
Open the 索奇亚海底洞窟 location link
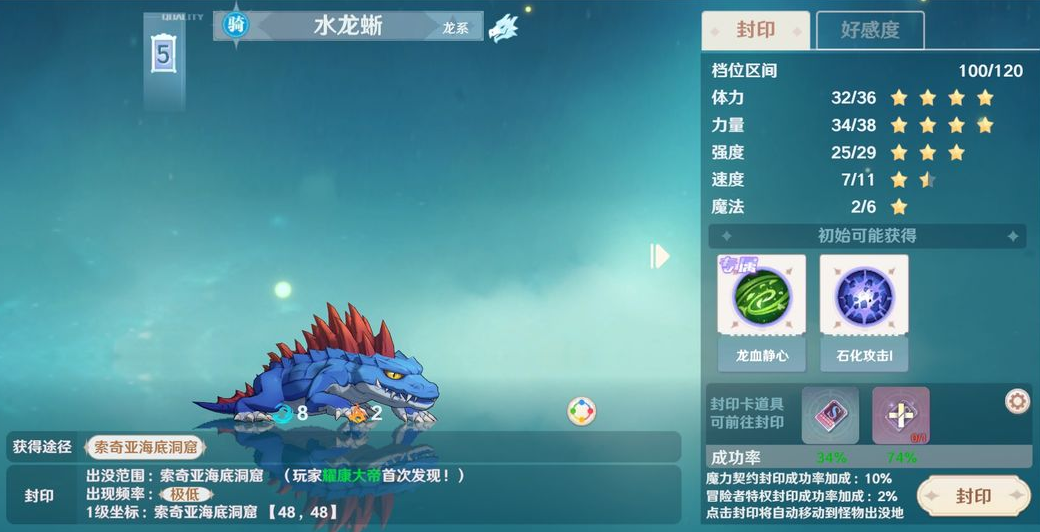pos(146,447)
